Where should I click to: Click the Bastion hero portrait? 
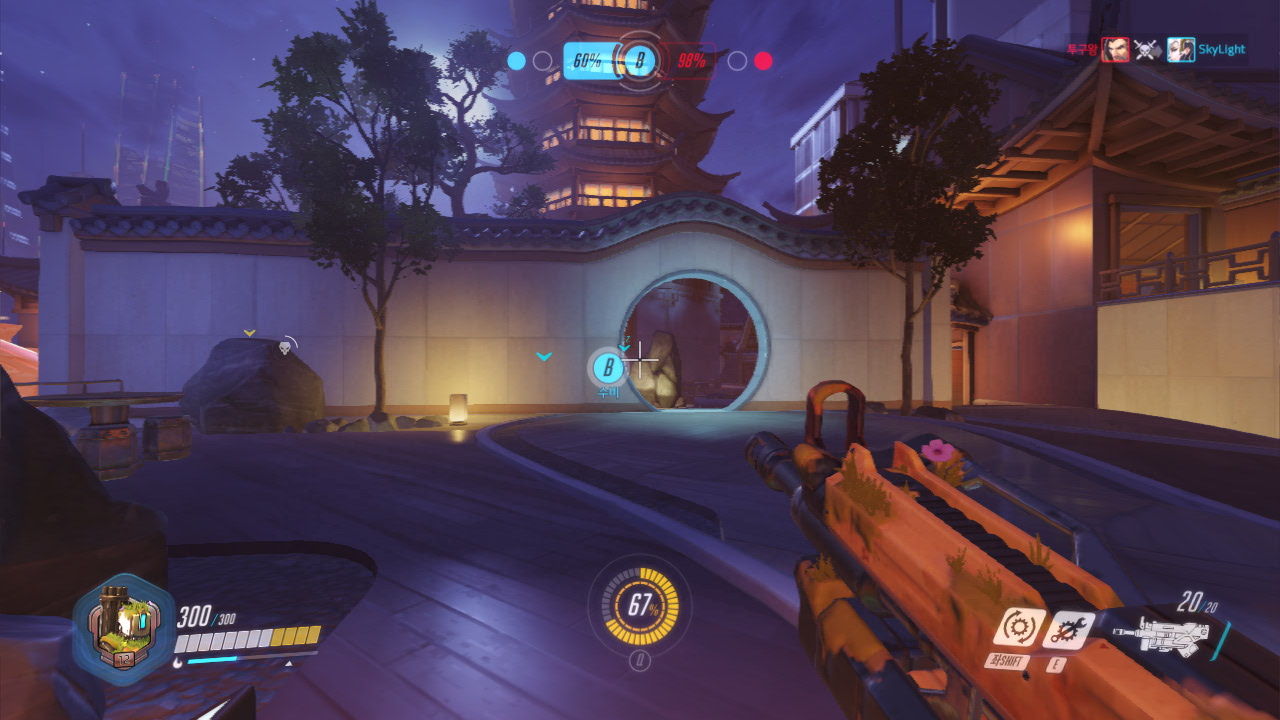[124, 629]
